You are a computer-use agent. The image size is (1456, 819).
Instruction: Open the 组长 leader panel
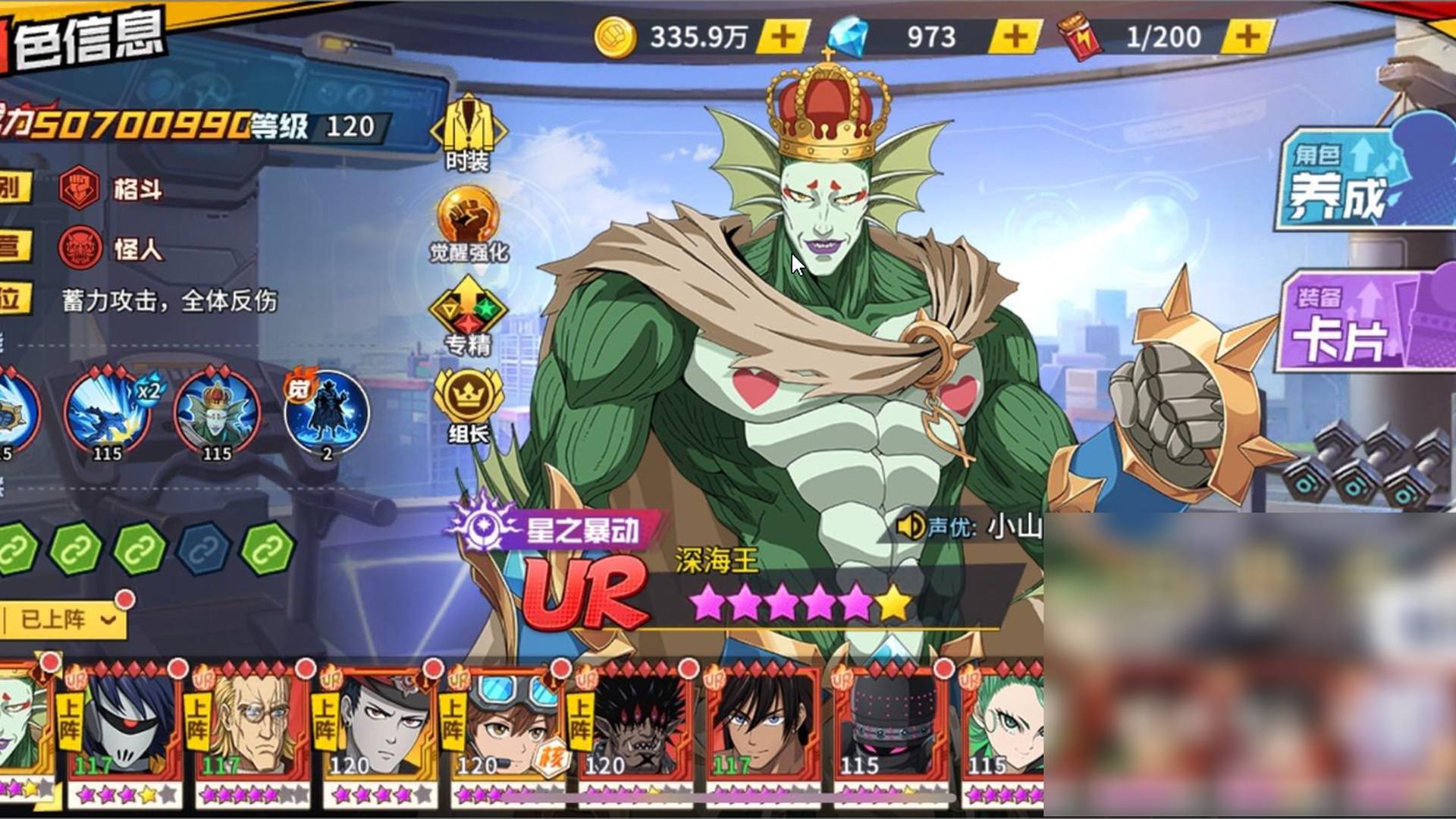point(468,405)
